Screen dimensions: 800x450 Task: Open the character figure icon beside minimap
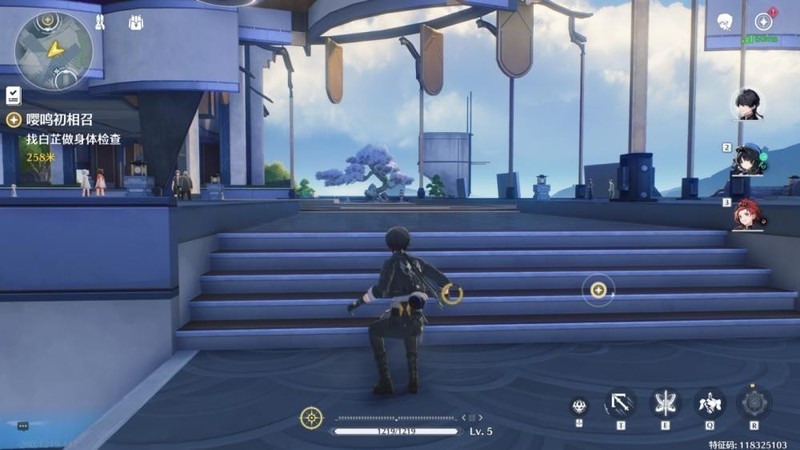pyautogui.click(x=100, y=22)
